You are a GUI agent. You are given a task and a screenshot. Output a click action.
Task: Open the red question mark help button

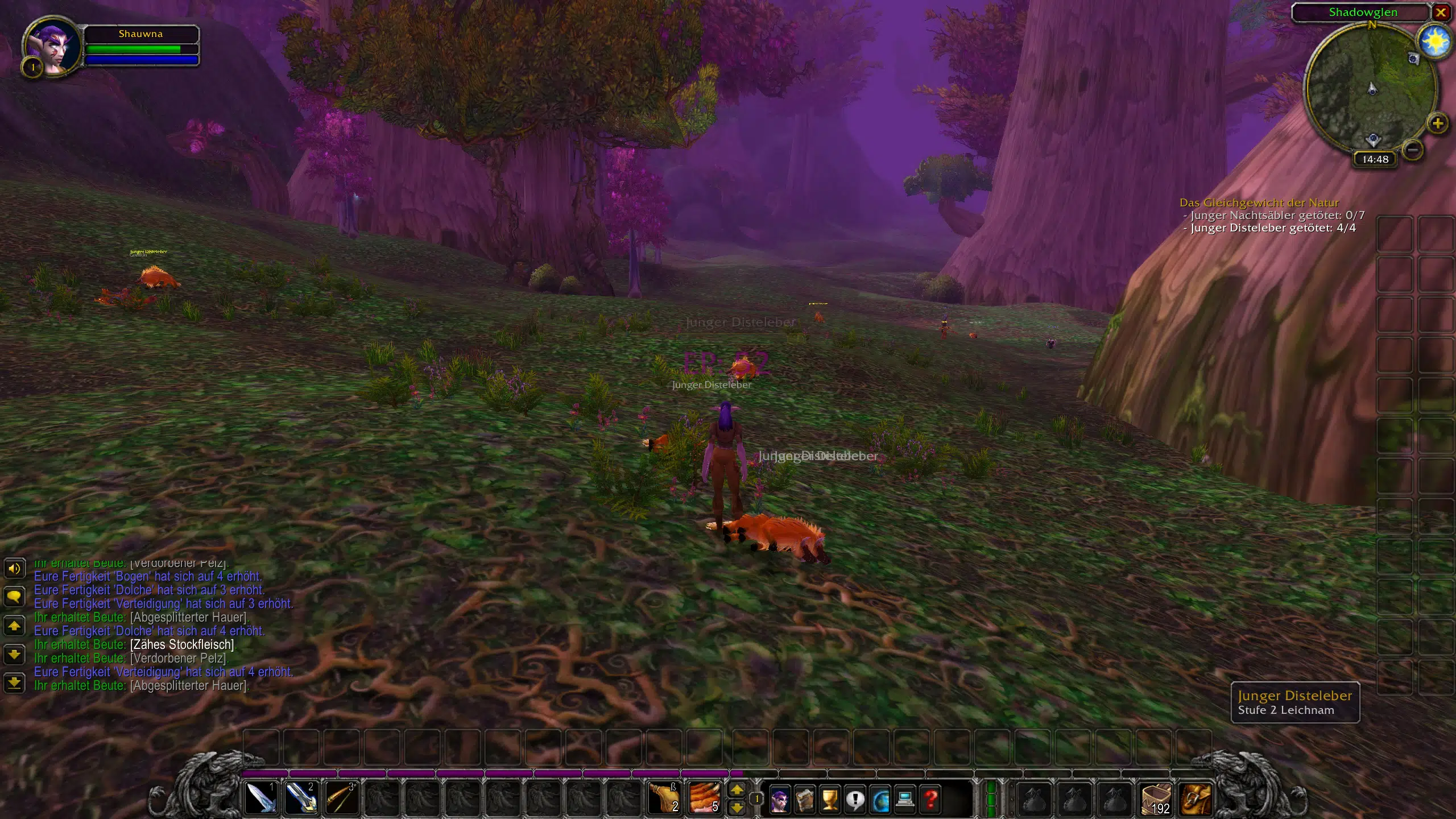point(930,800)
